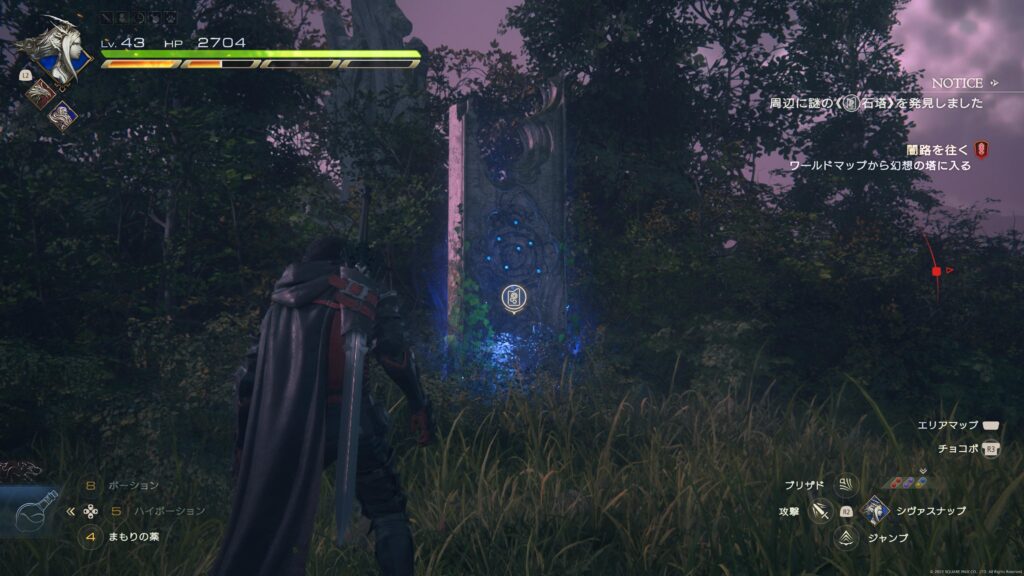Select the stone monument interaction marker
The height and width of the screenshot is (576, 1024).
coord(513,297)
